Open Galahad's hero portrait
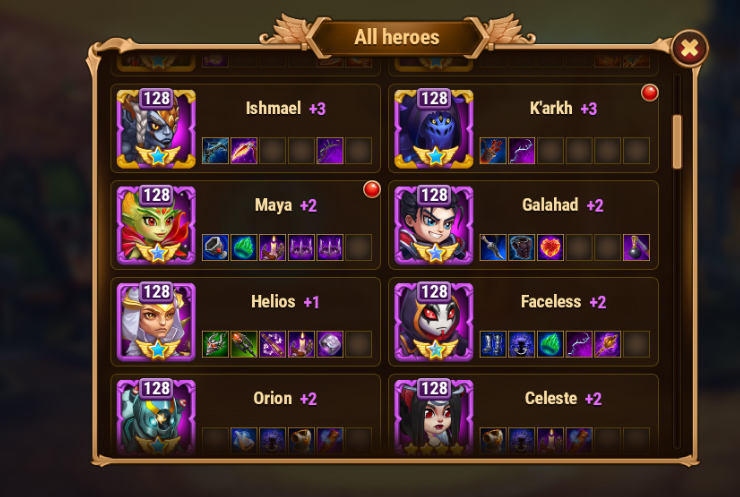This screenshot has width=740, height=497. pyautogui.click(x=434, y=225)
